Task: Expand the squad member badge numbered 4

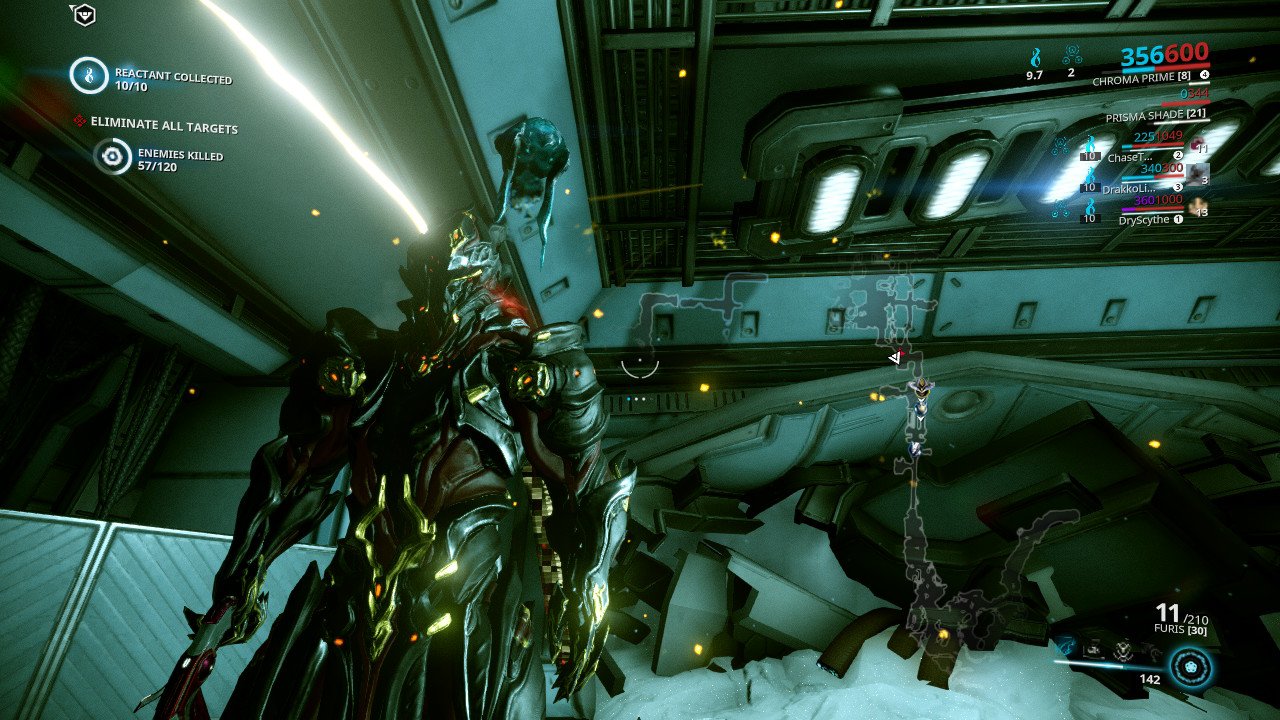Action: tap(1205, 75)
